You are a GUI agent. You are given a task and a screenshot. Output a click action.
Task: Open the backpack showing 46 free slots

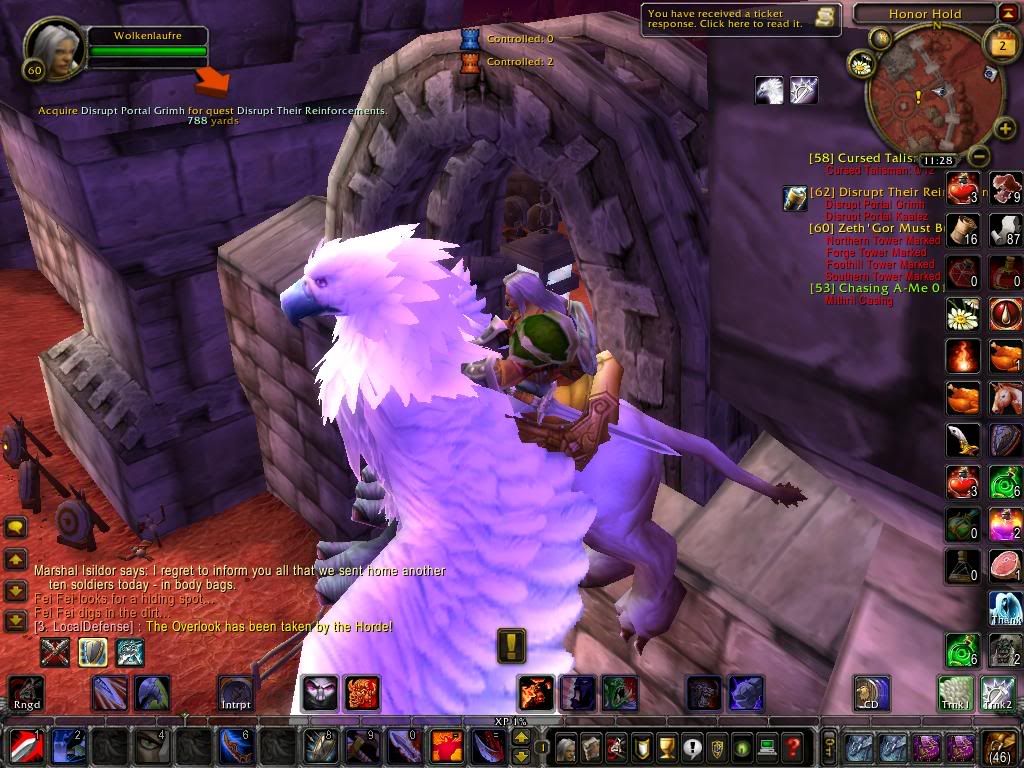click(1001, 747)
